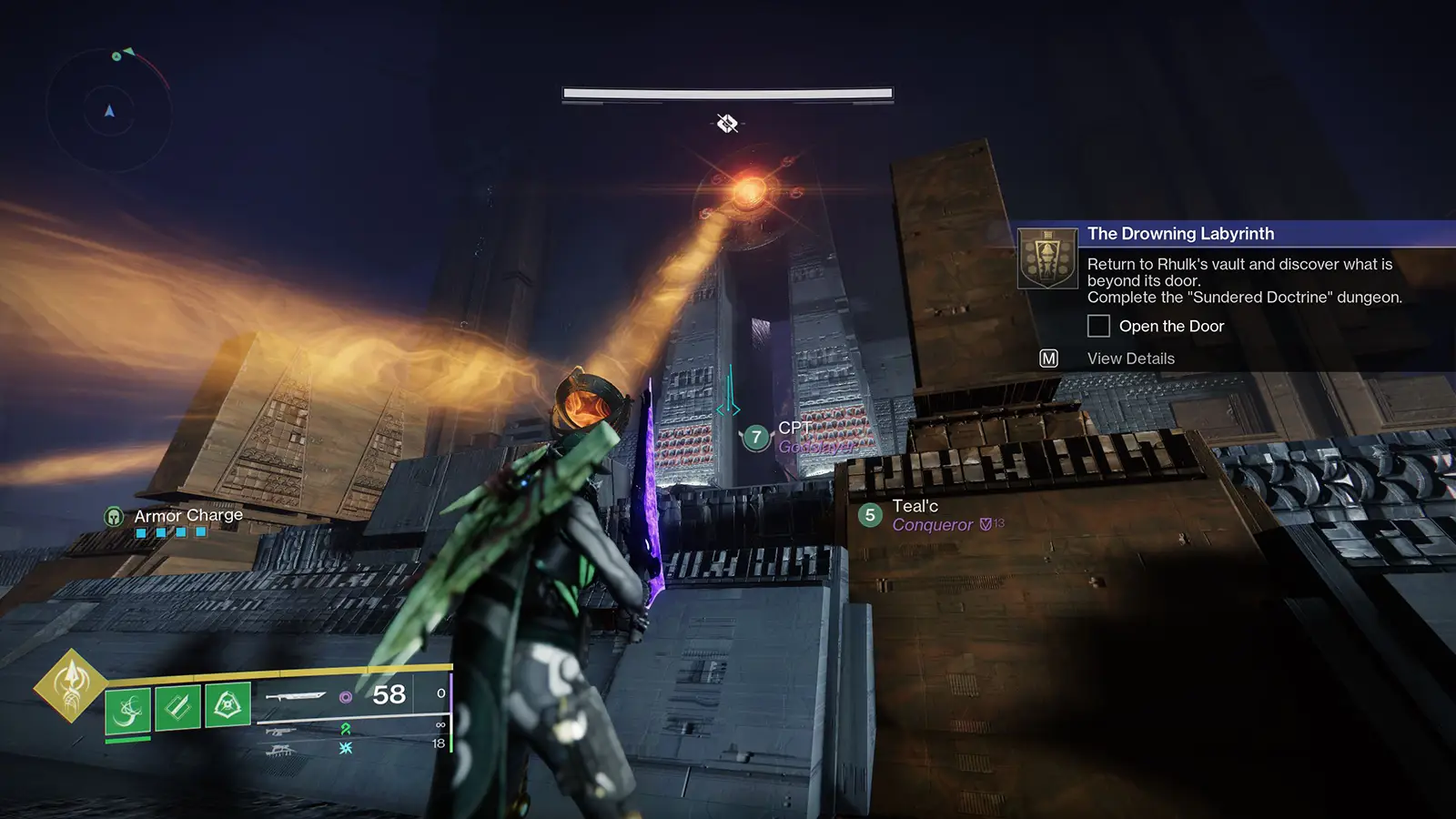
Task: Click the equipped sword weapon icon
Action: 297,697
